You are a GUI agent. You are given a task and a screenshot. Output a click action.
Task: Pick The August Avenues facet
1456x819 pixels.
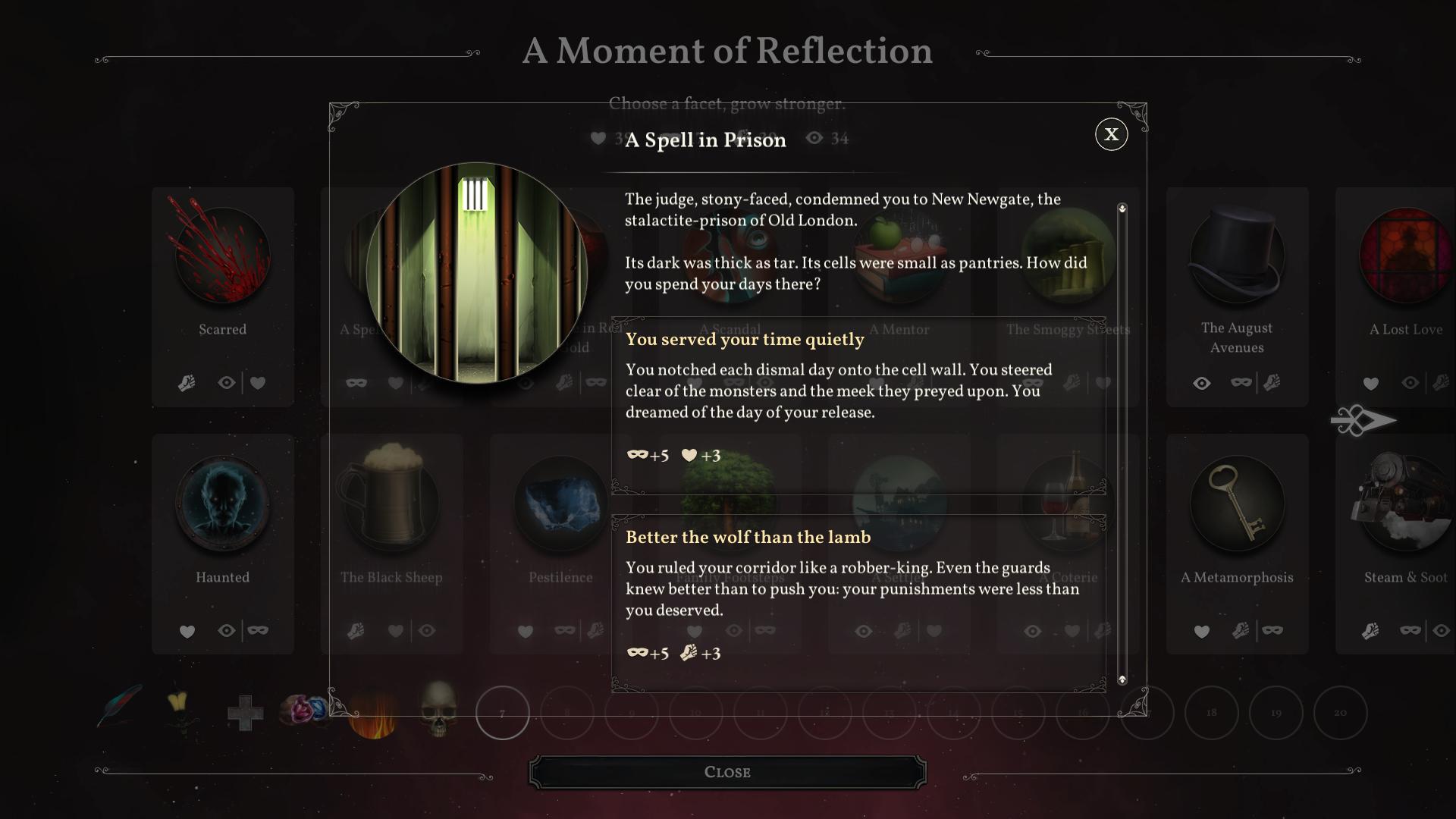[x=1237, y=297]
